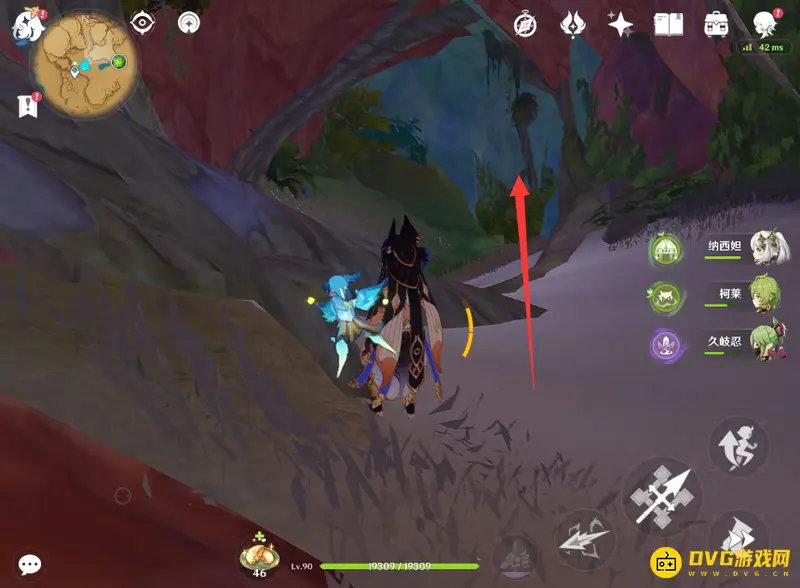The height and width of the screenshot is (588, 800).
Task: Open the Wish banner icon
Action: 573,24
